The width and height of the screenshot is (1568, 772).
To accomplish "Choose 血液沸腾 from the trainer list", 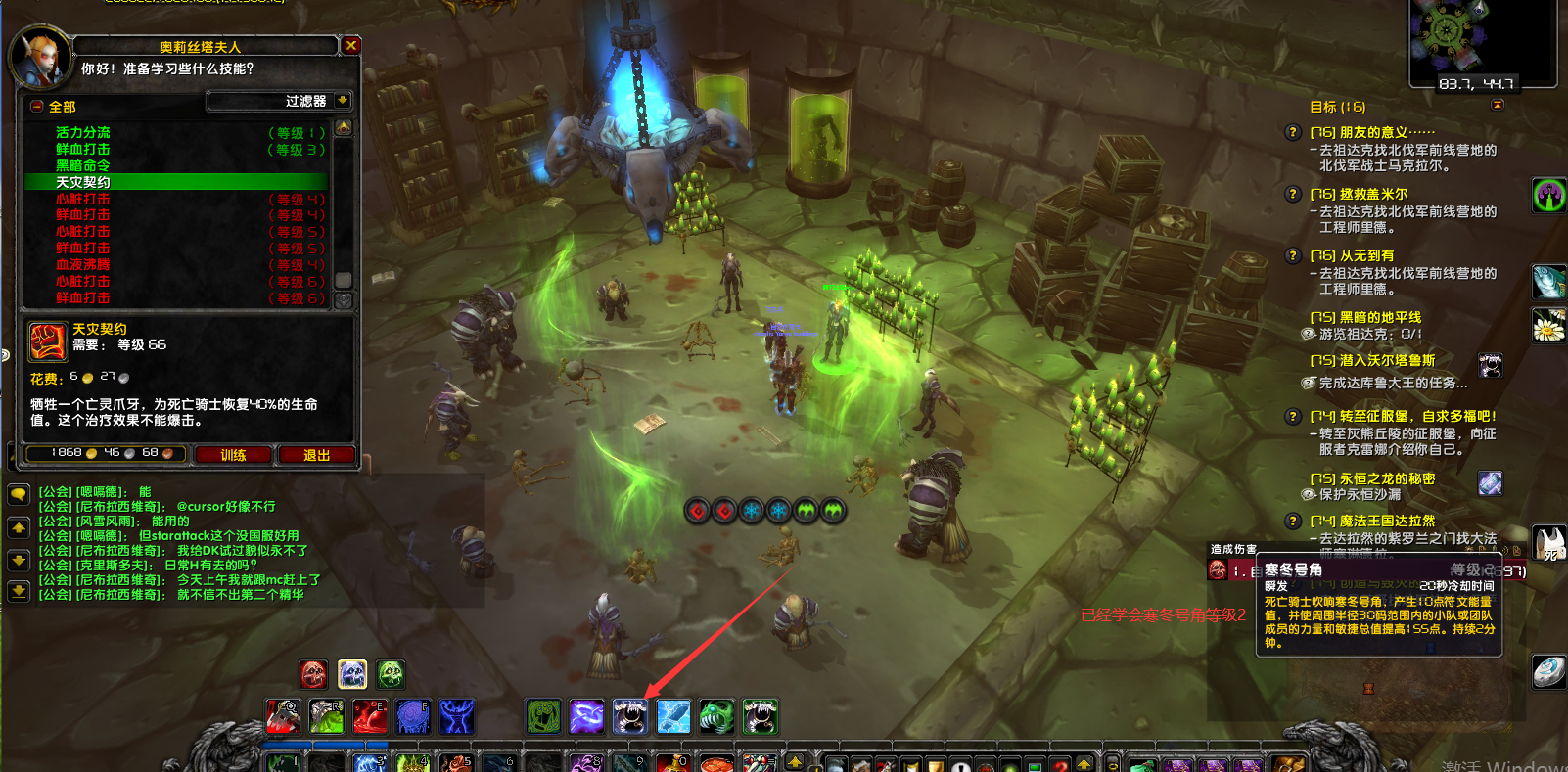I will [x=82, y=264].
